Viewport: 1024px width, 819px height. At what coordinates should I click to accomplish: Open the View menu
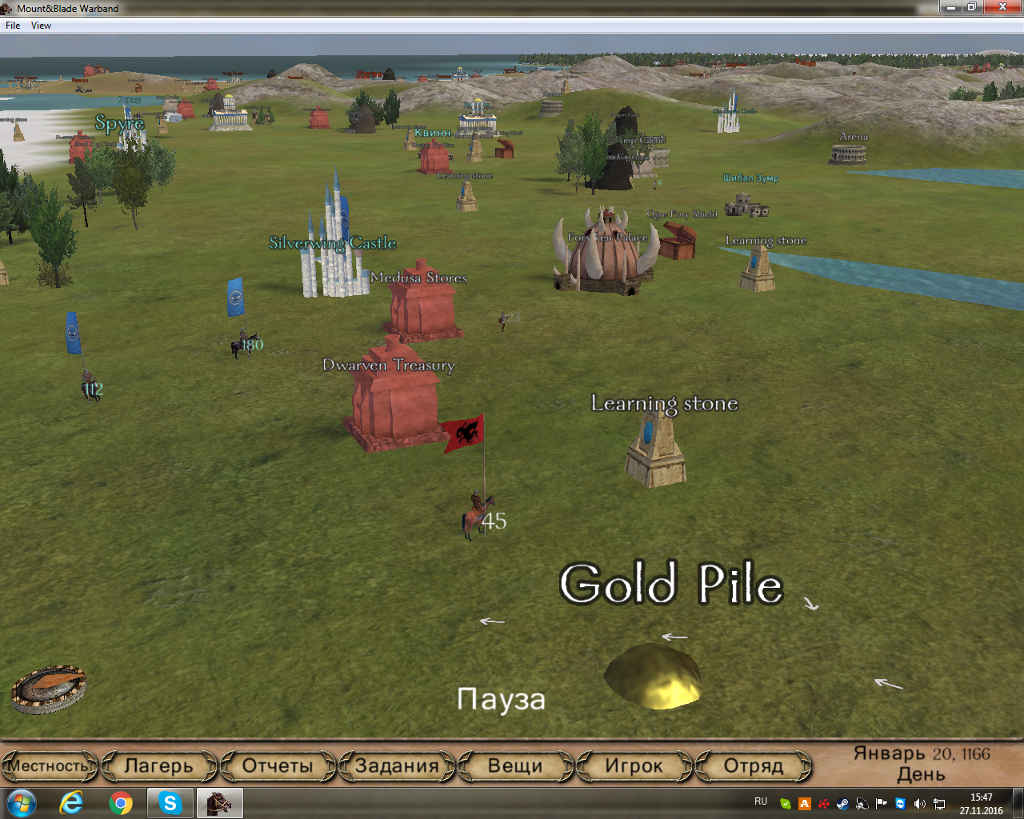pos(41,26)
